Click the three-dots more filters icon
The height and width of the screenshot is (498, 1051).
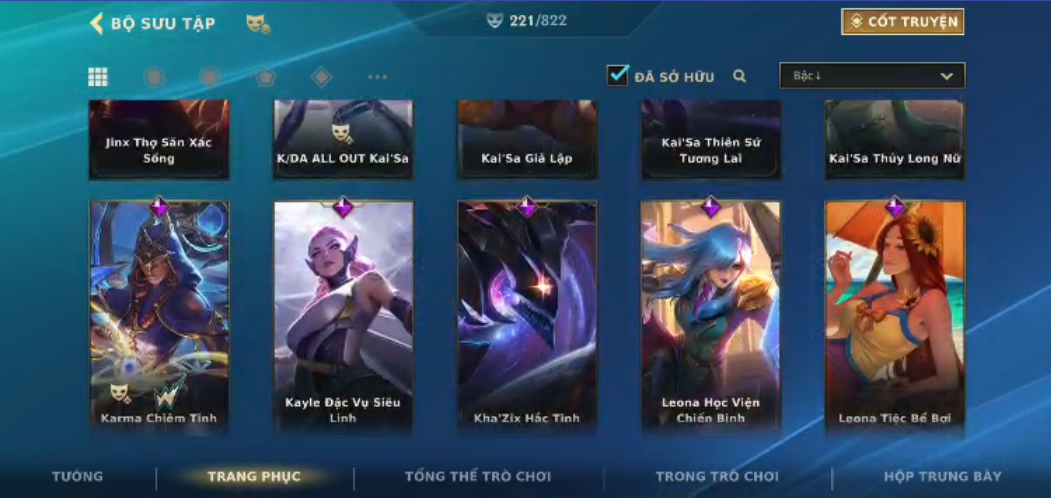377,77
